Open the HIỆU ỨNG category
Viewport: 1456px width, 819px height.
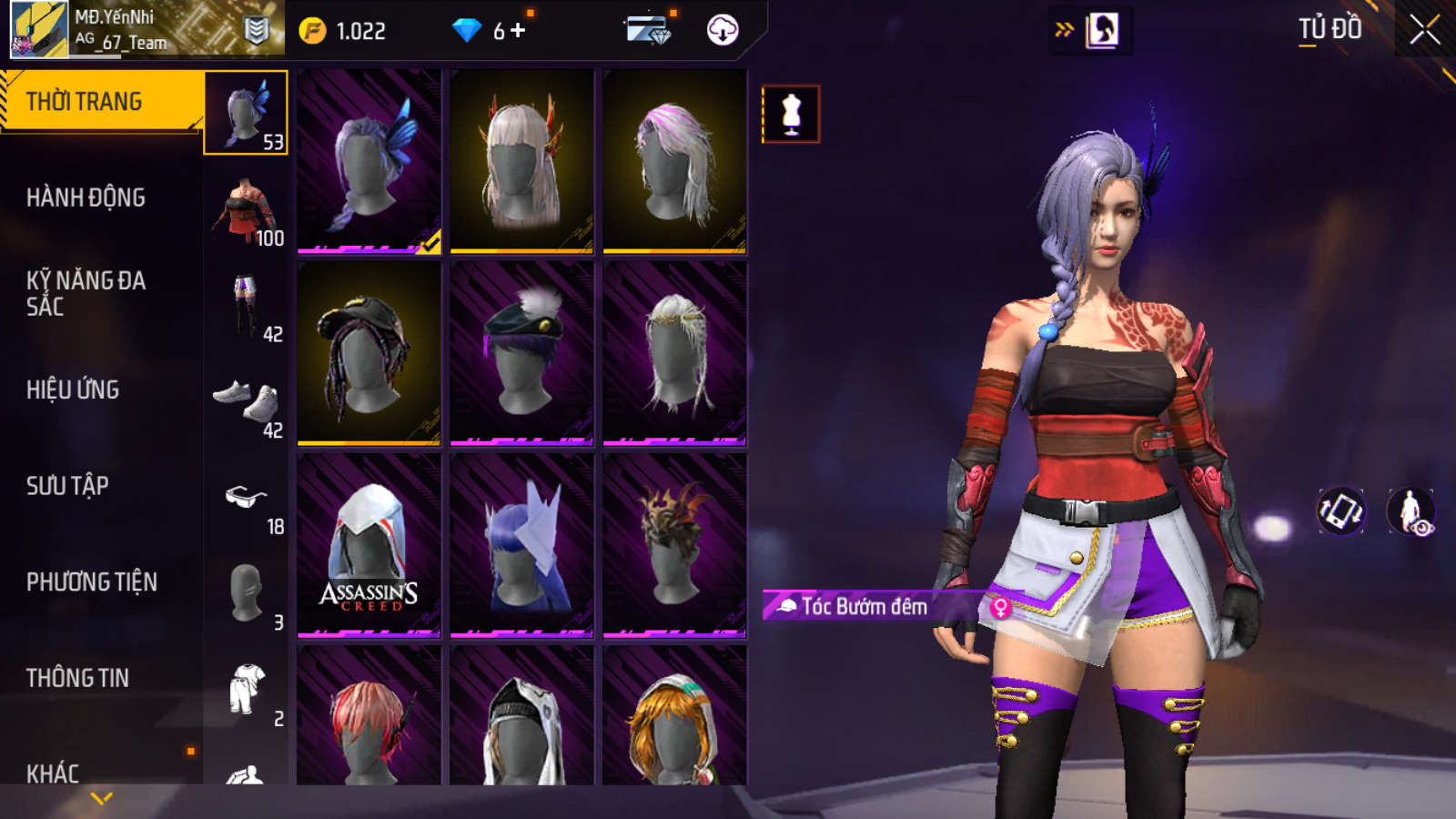(x=73, y=389)
